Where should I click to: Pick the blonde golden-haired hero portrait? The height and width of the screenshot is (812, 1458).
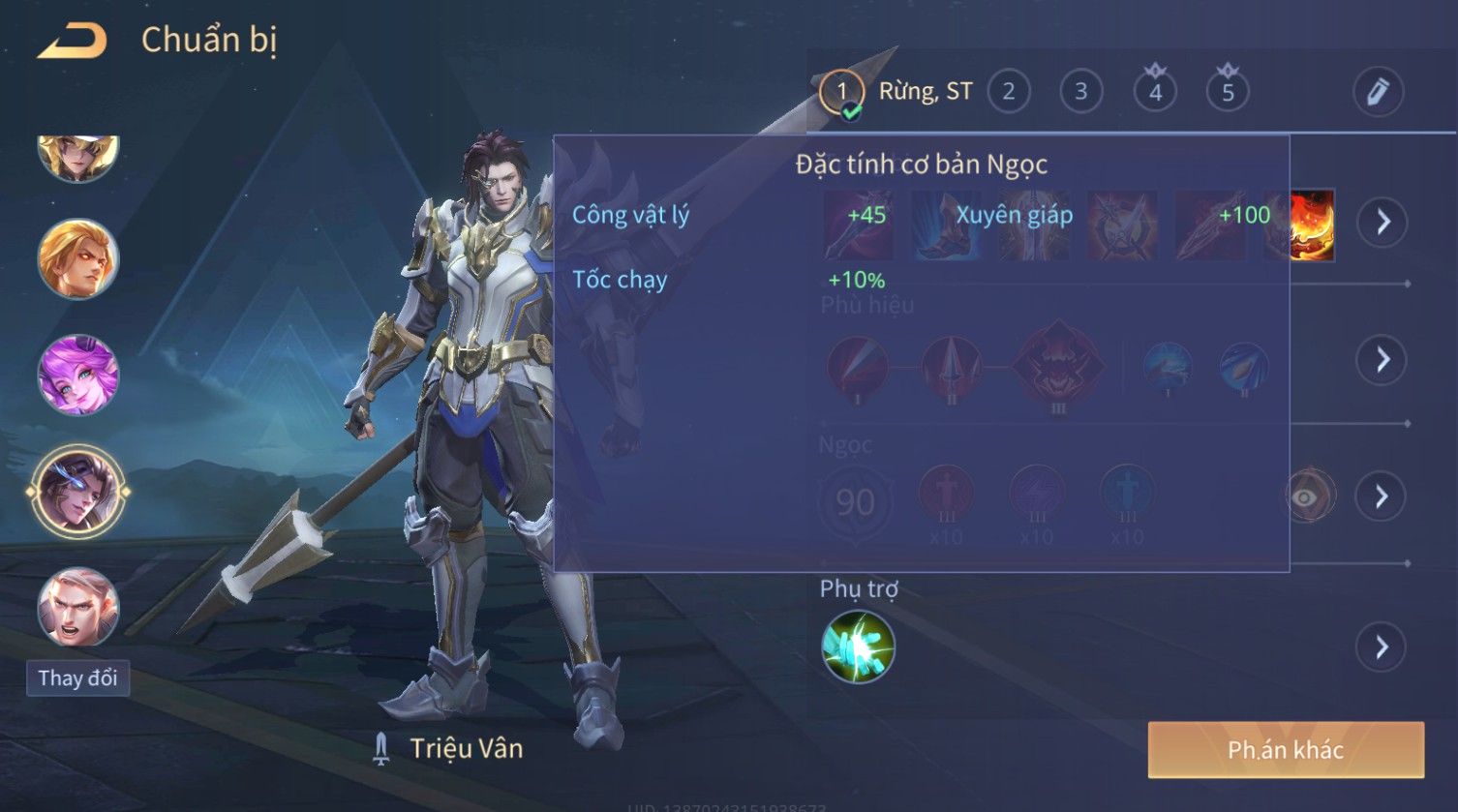[x=77, y=258]
